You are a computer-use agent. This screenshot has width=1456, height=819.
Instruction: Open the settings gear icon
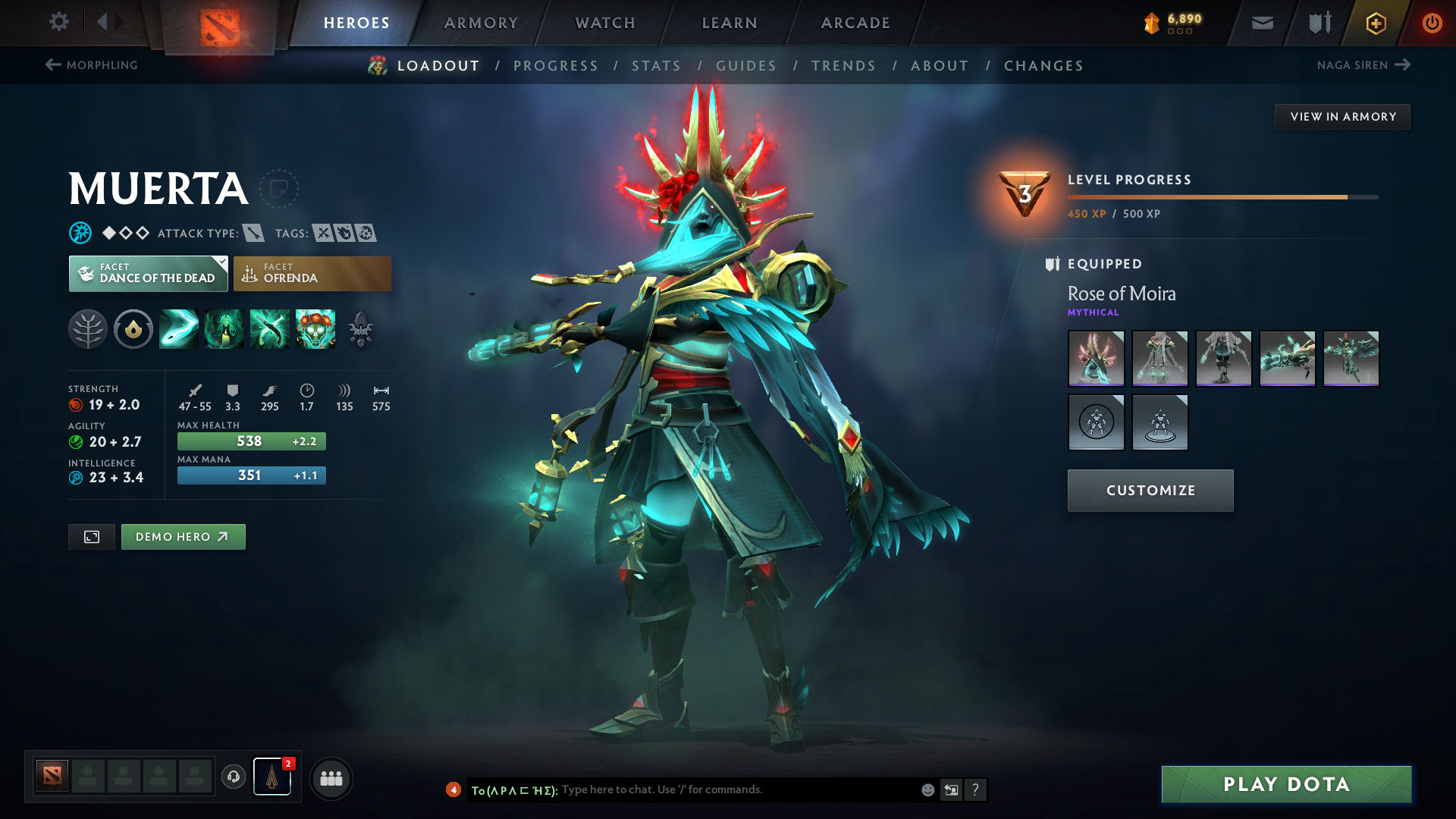pos(59,23)
